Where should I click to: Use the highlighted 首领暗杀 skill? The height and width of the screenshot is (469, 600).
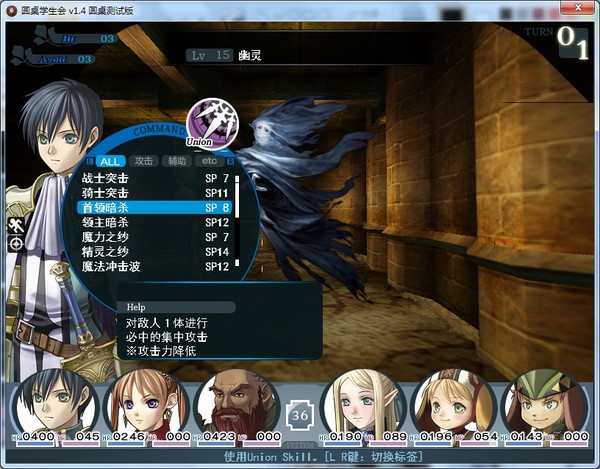tap(155, 207)
